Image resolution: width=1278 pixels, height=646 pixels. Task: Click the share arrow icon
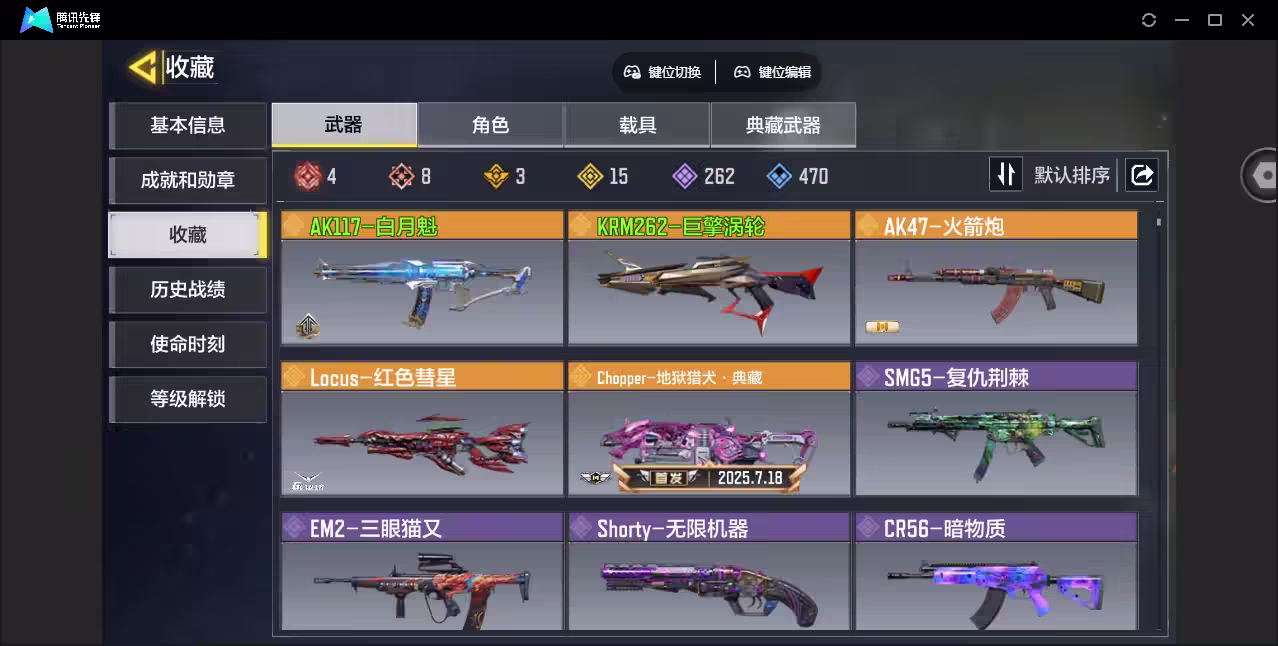coord(1141,175)
